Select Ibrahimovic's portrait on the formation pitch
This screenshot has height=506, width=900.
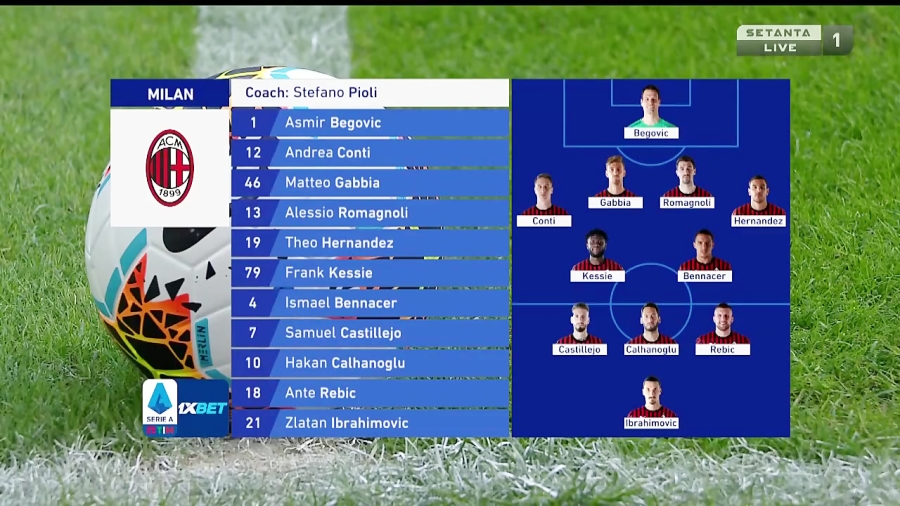tap(651, 397)
